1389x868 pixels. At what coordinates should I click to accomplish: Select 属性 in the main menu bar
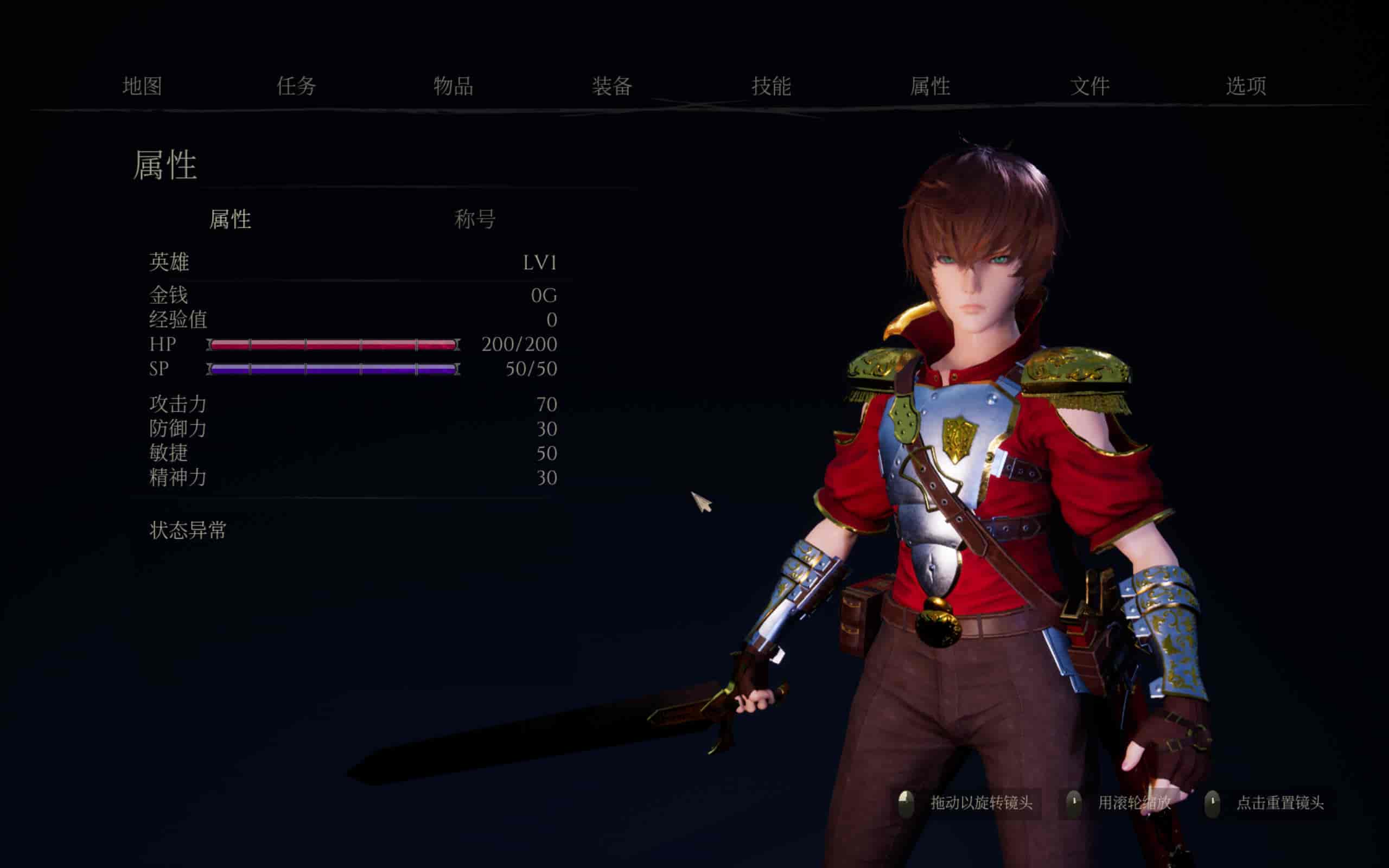(x=930, y=86)
